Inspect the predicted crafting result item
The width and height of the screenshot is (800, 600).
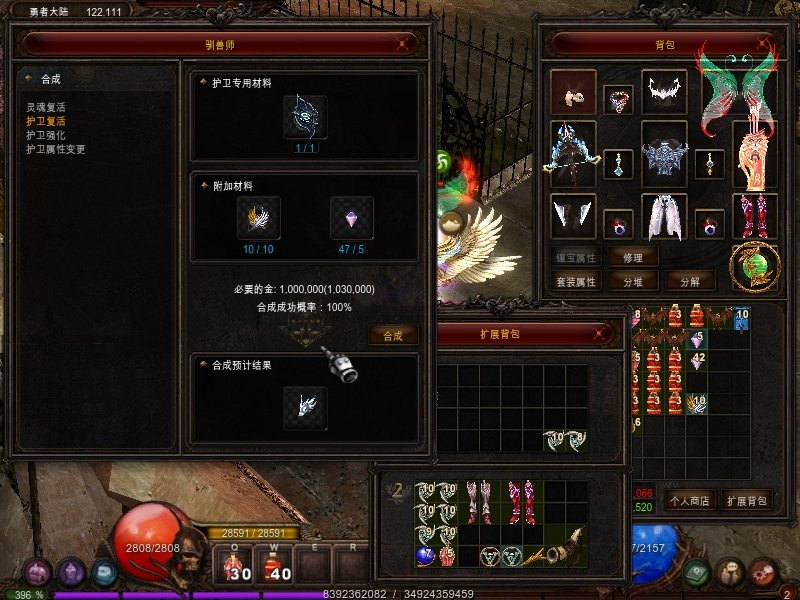[x=305, y=408]
